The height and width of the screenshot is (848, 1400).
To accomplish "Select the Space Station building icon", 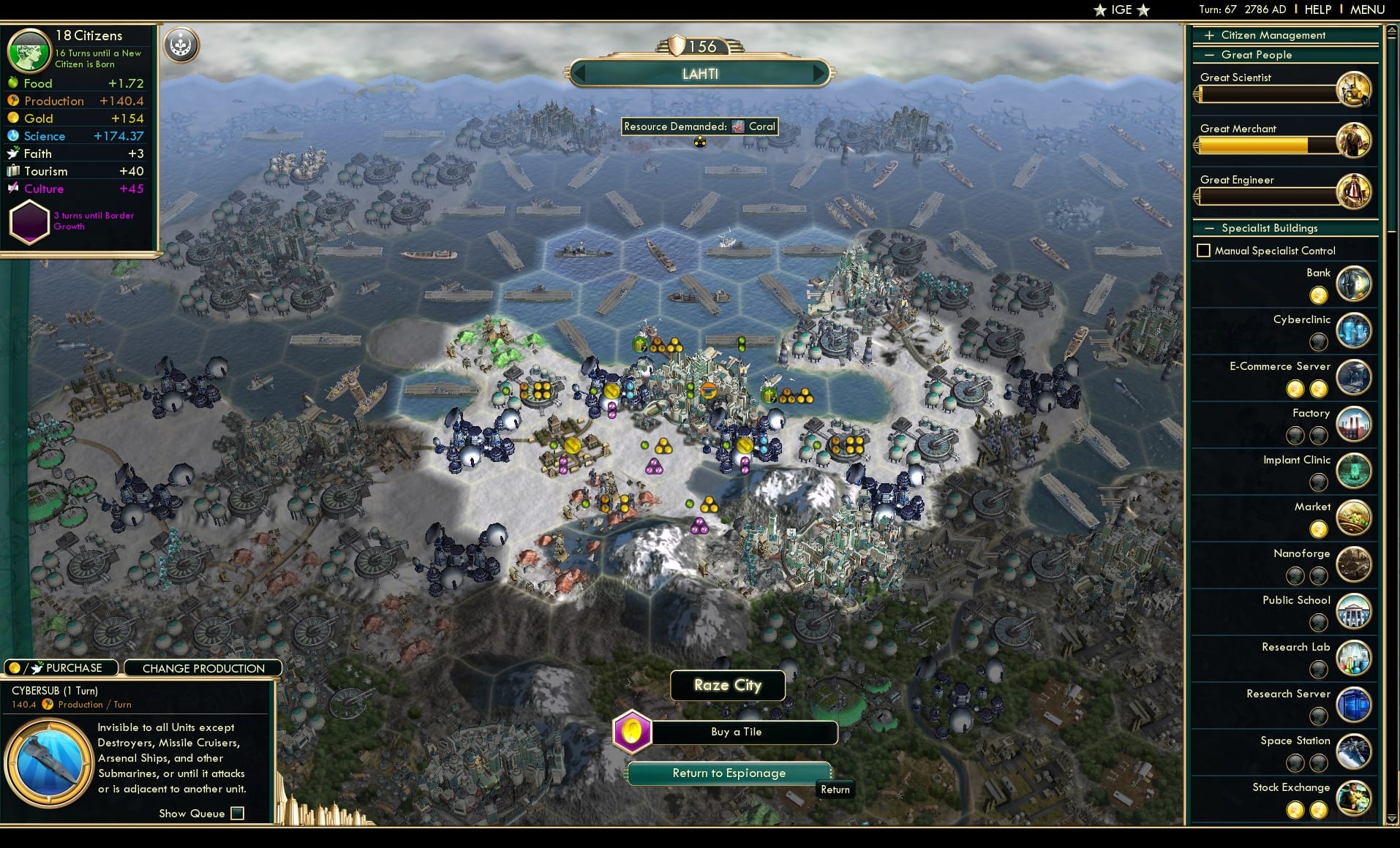I will [1354, 752].
